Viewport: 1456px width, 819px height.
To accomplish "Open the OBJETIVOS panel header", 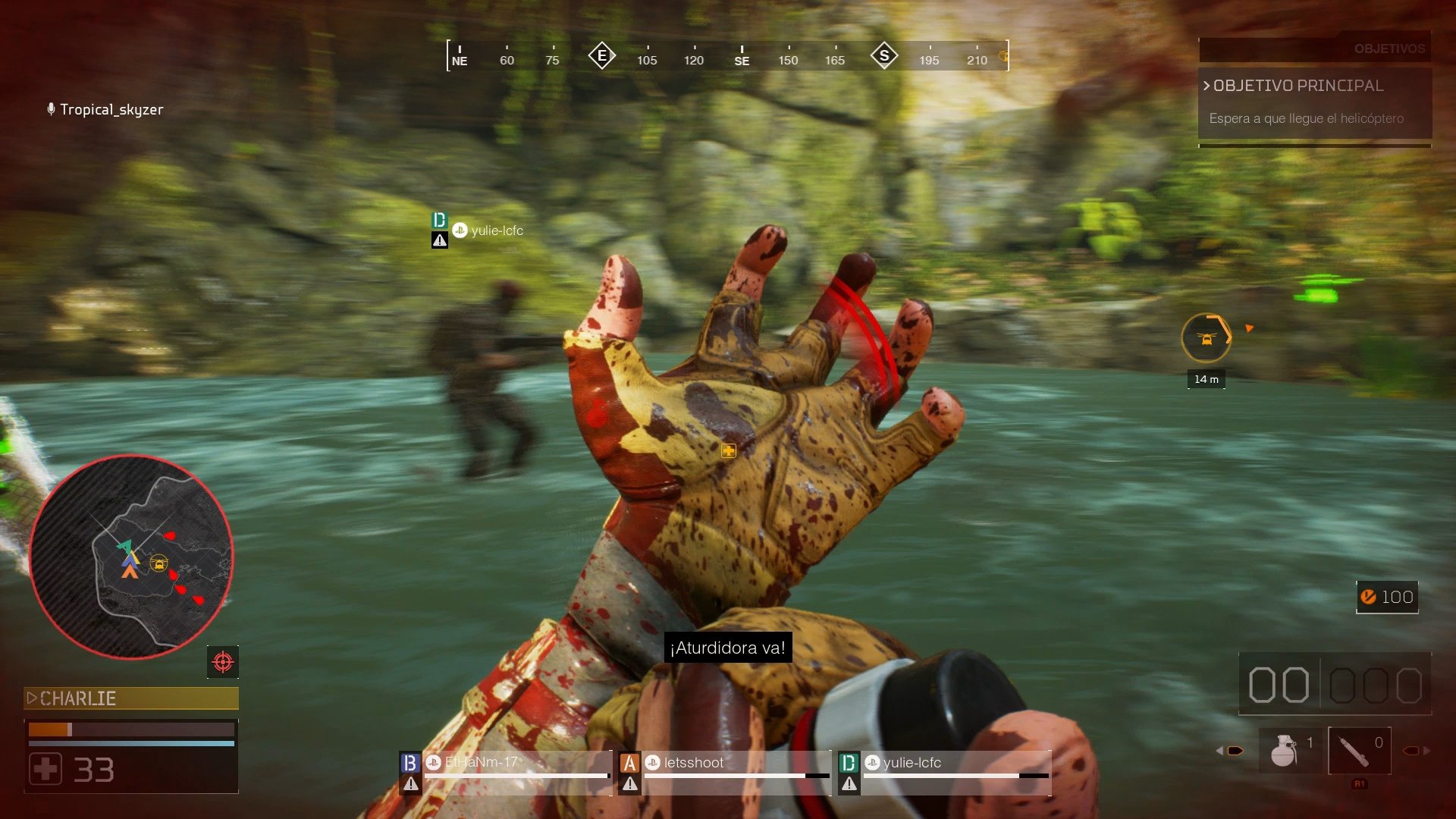I will point(1390,49).
